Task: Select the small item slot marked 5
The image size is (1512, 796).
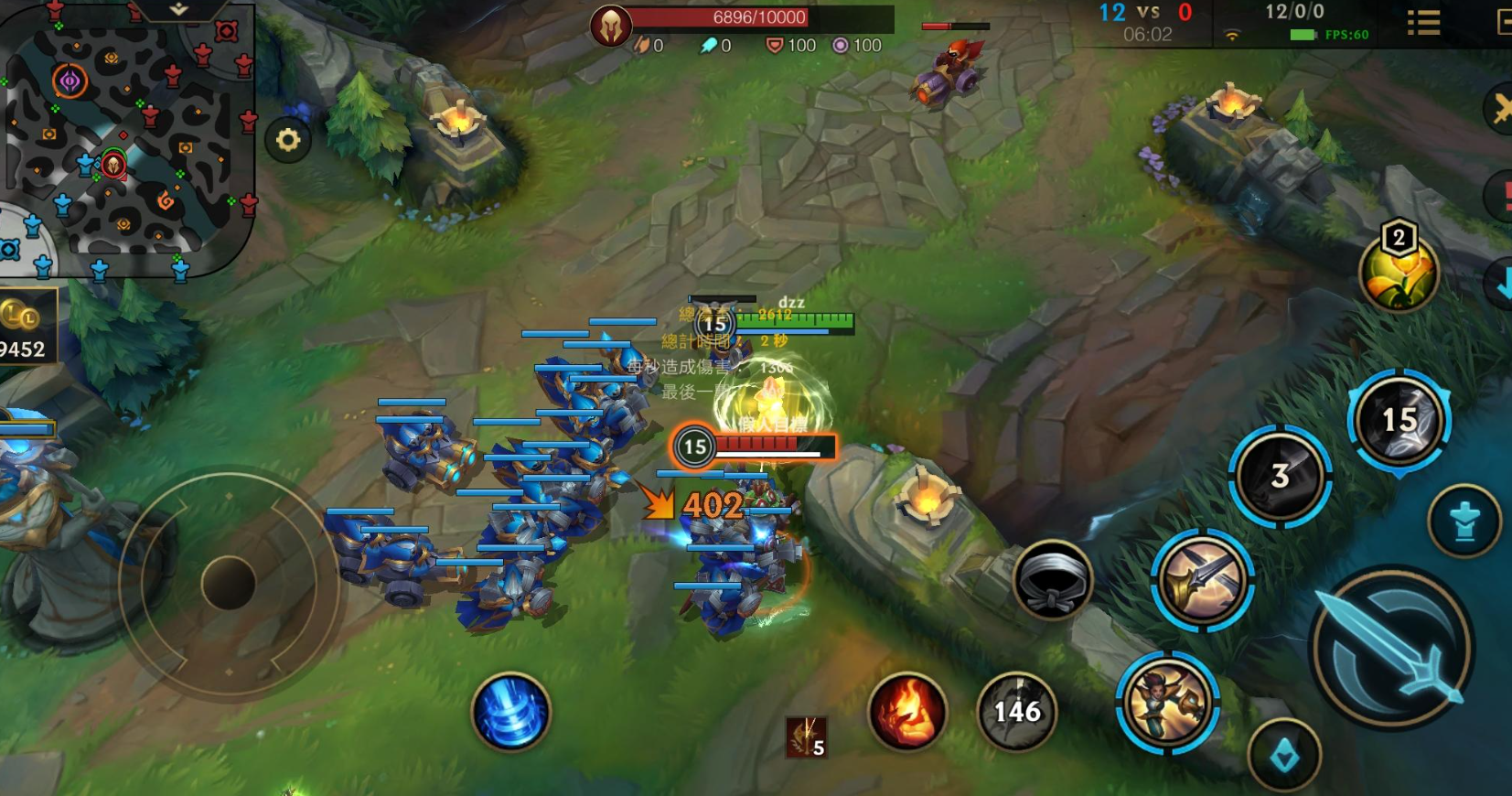Action: coord(807,737)
